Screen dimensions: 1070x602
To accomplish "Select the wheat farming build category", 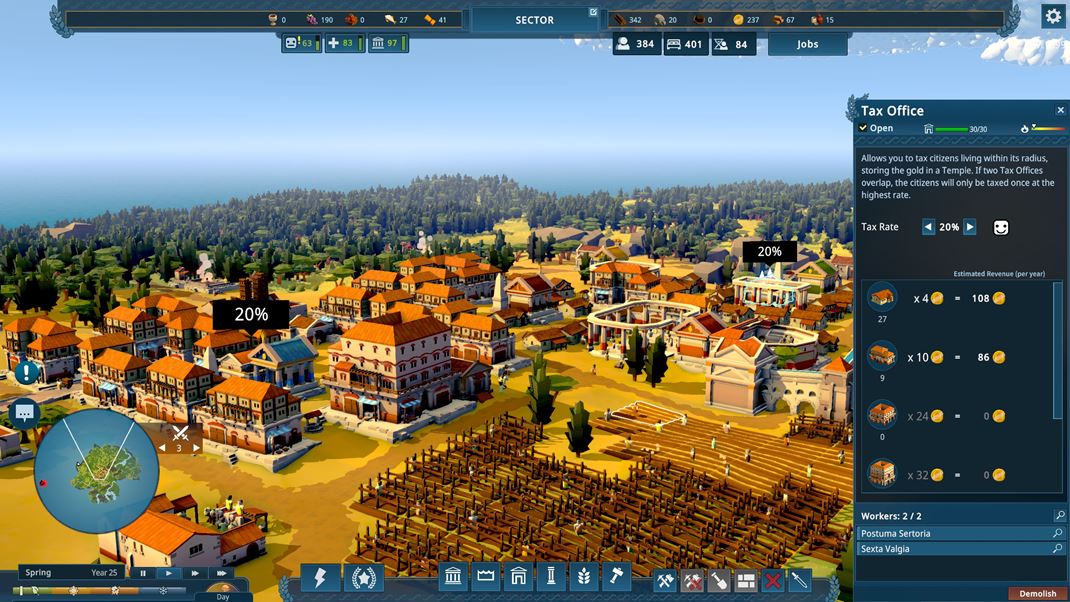I will pyautogui.click(x=584, y=577).
